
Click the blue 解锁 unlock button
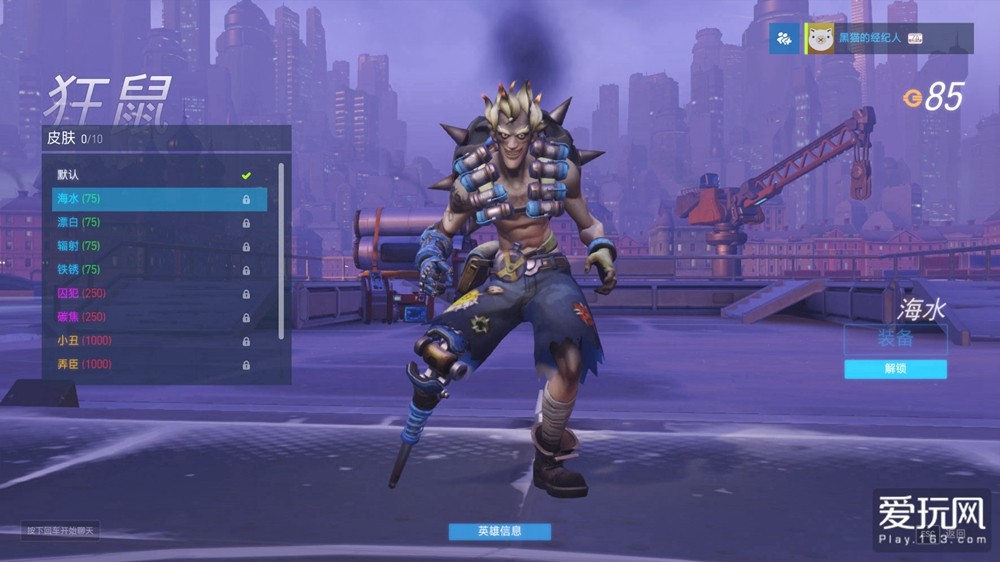coord(895,369)
